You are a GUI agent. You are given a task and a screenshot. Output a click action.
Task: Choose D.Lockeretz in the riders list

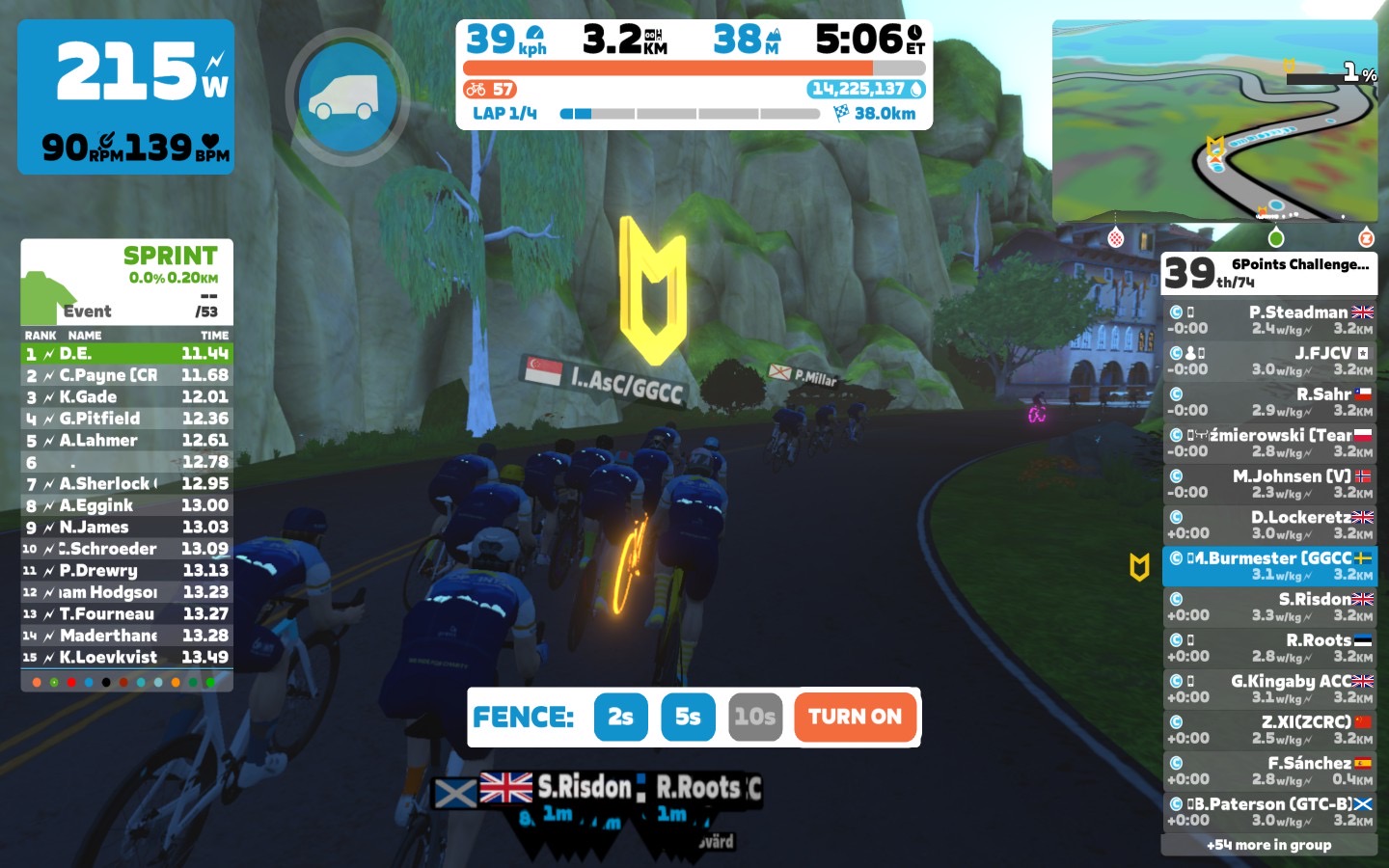click(x=1268, y=525)
